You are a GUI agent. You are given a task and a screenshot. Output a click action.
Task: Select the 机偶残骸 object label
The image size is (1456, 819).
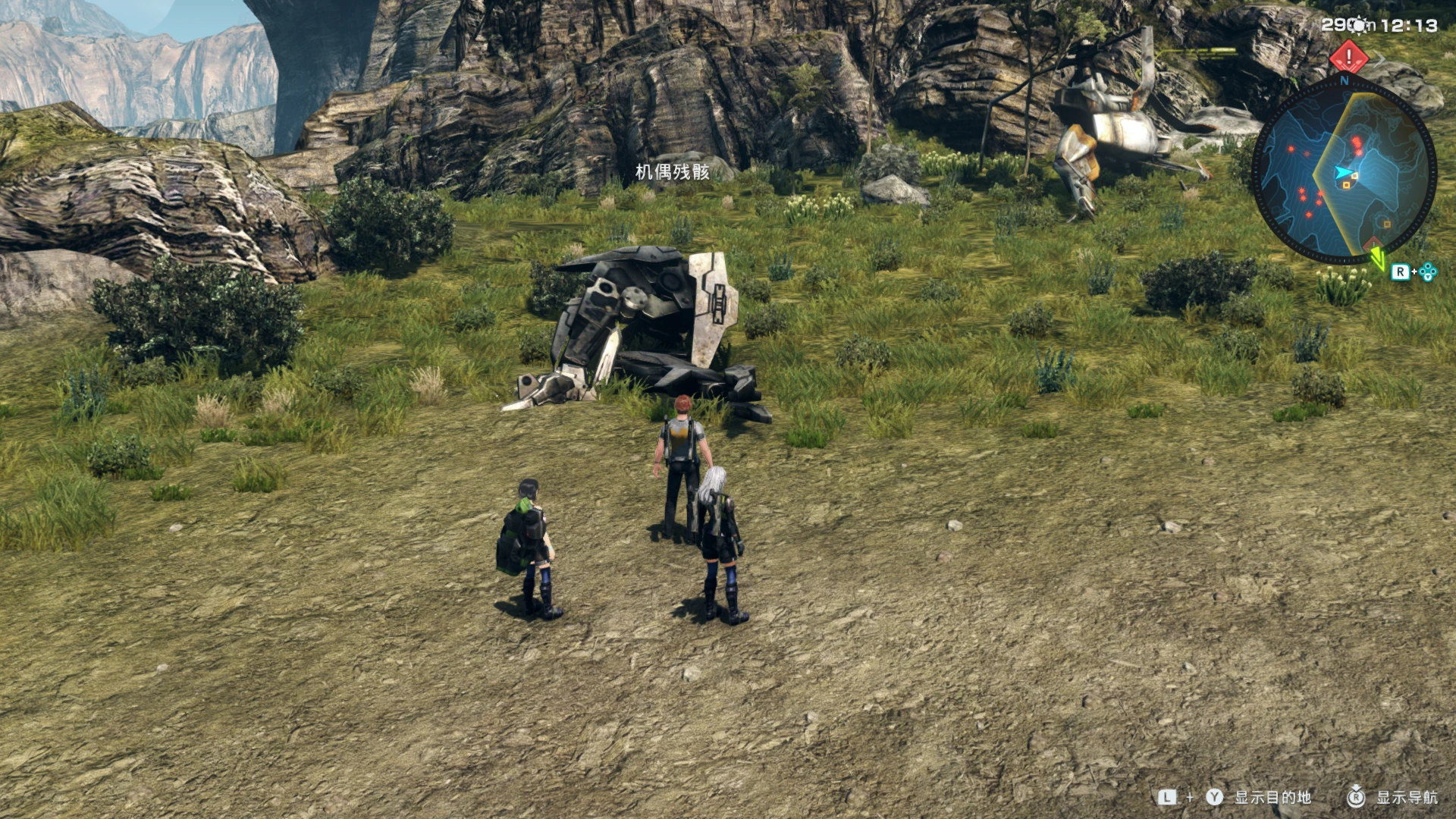click(672, 172)
